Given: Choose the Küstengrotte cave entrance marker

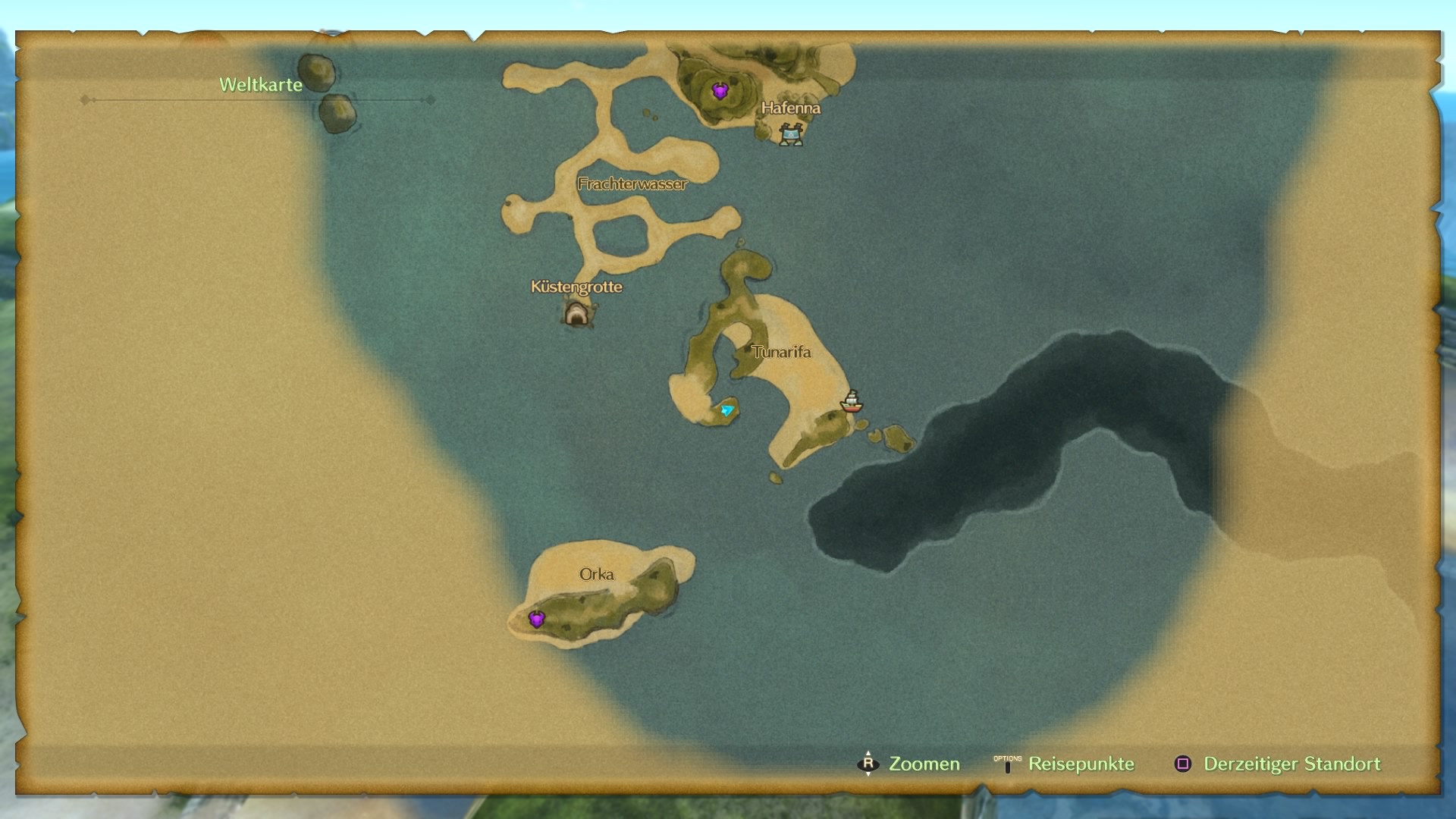Looking at the screenshot, I should 576,313.
